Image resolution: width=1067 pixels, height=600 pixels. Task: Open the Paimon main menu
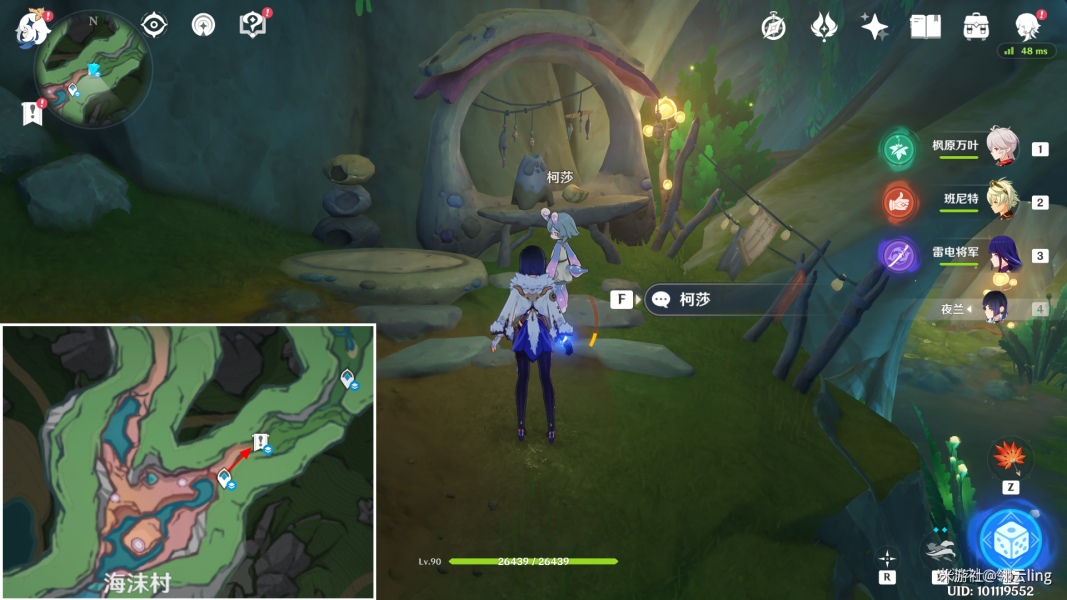[33, 27]
